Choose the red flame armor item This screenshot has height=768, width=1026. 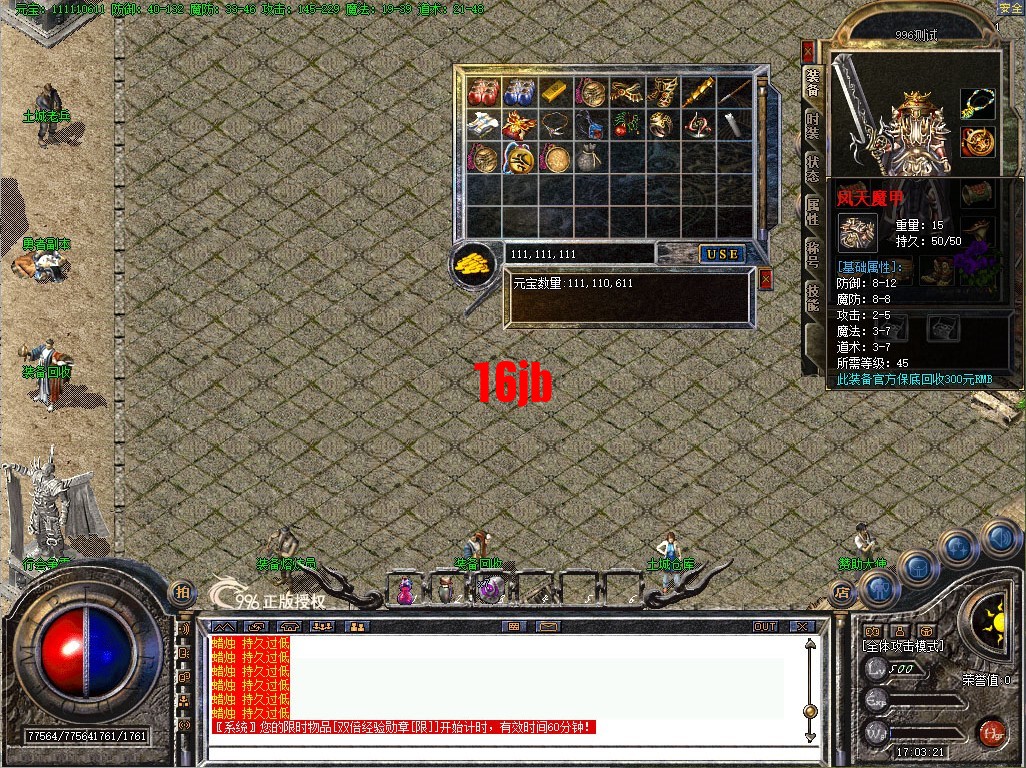point(518,125)
